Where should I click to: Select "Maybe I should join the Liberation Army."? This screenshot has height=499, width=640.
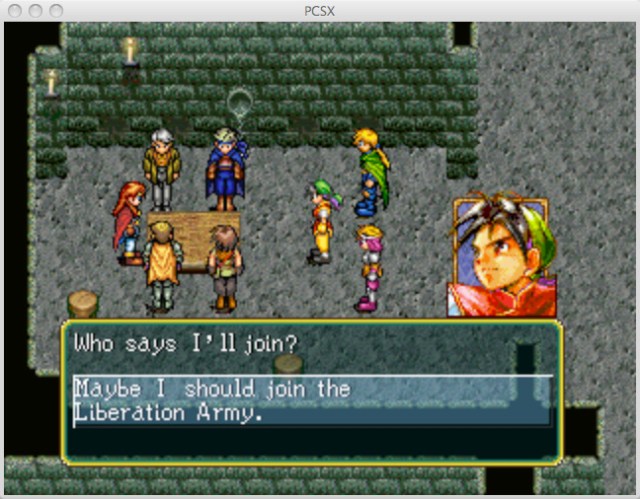tap(212, 400)
